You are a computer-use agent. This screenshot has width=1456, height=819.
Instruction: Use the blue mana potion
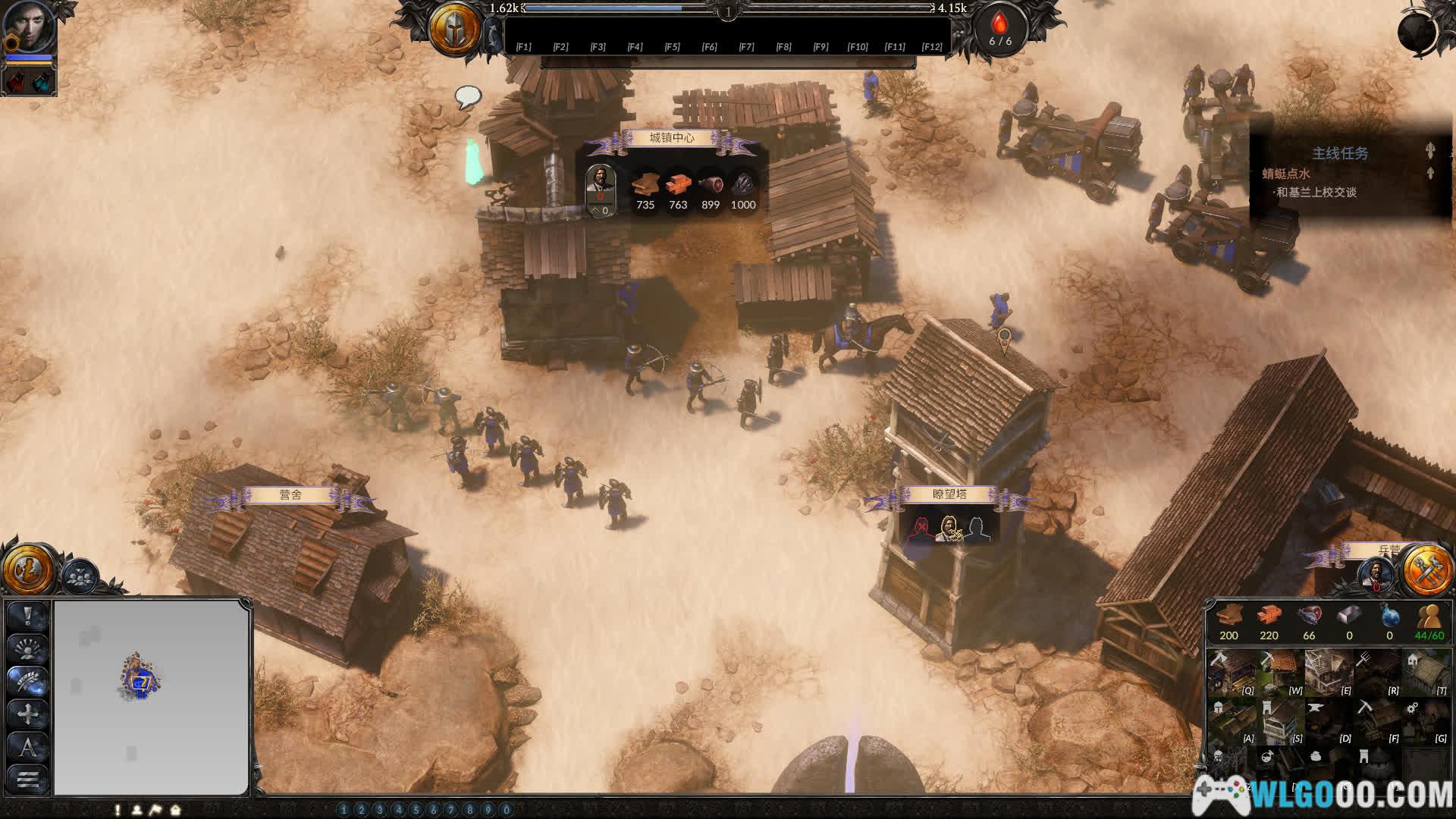point(42,81)
